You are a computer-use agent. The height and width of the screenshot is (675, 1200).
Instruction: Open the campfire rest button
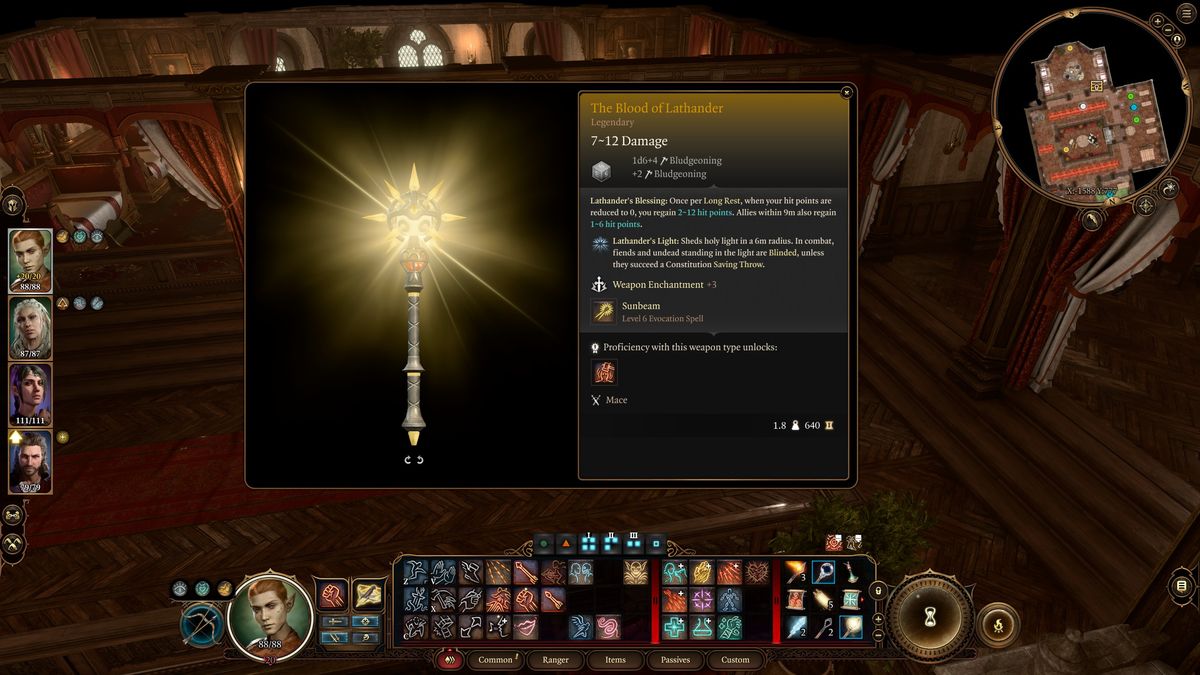[x=998, y=622]
